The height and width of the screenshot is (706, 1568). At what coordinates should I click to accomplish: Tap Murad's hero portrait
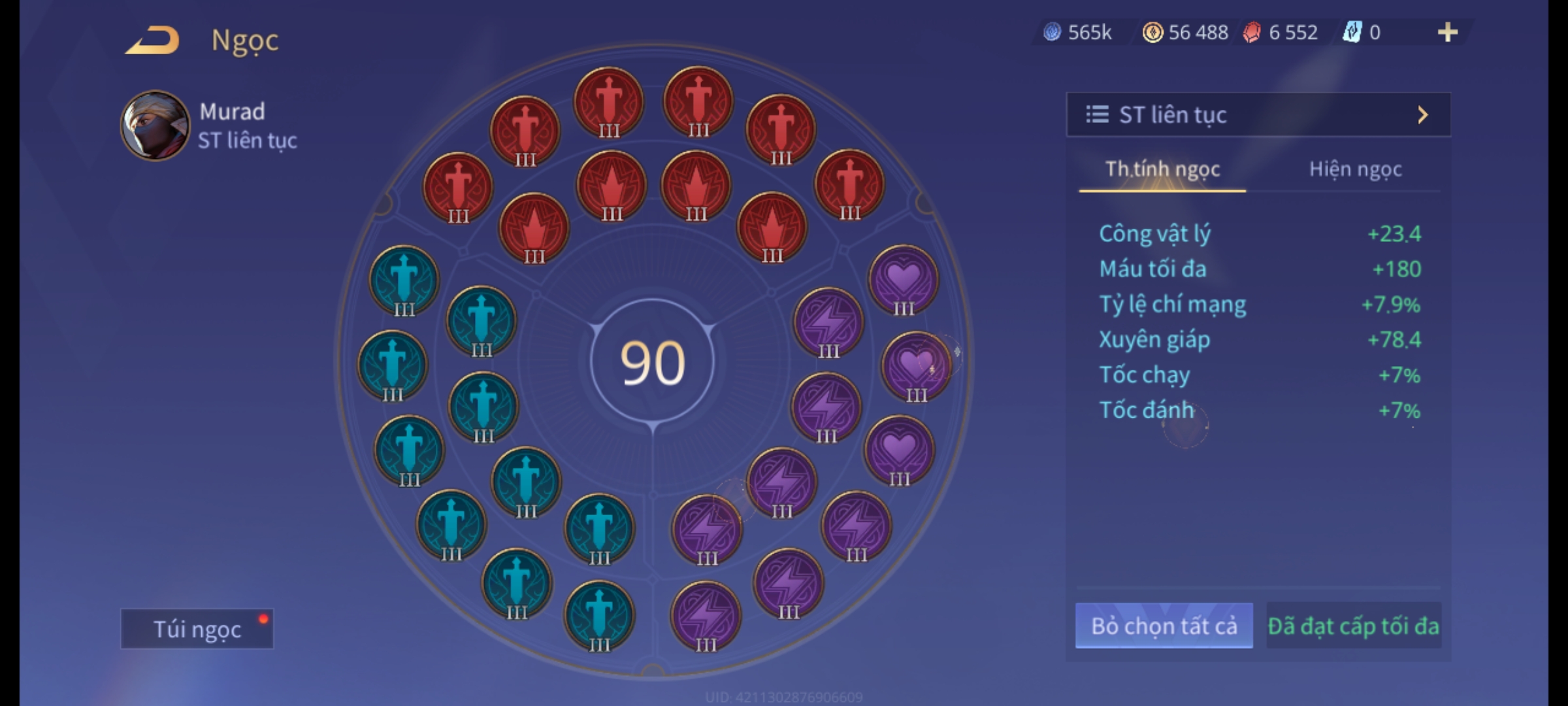(155, 126)
